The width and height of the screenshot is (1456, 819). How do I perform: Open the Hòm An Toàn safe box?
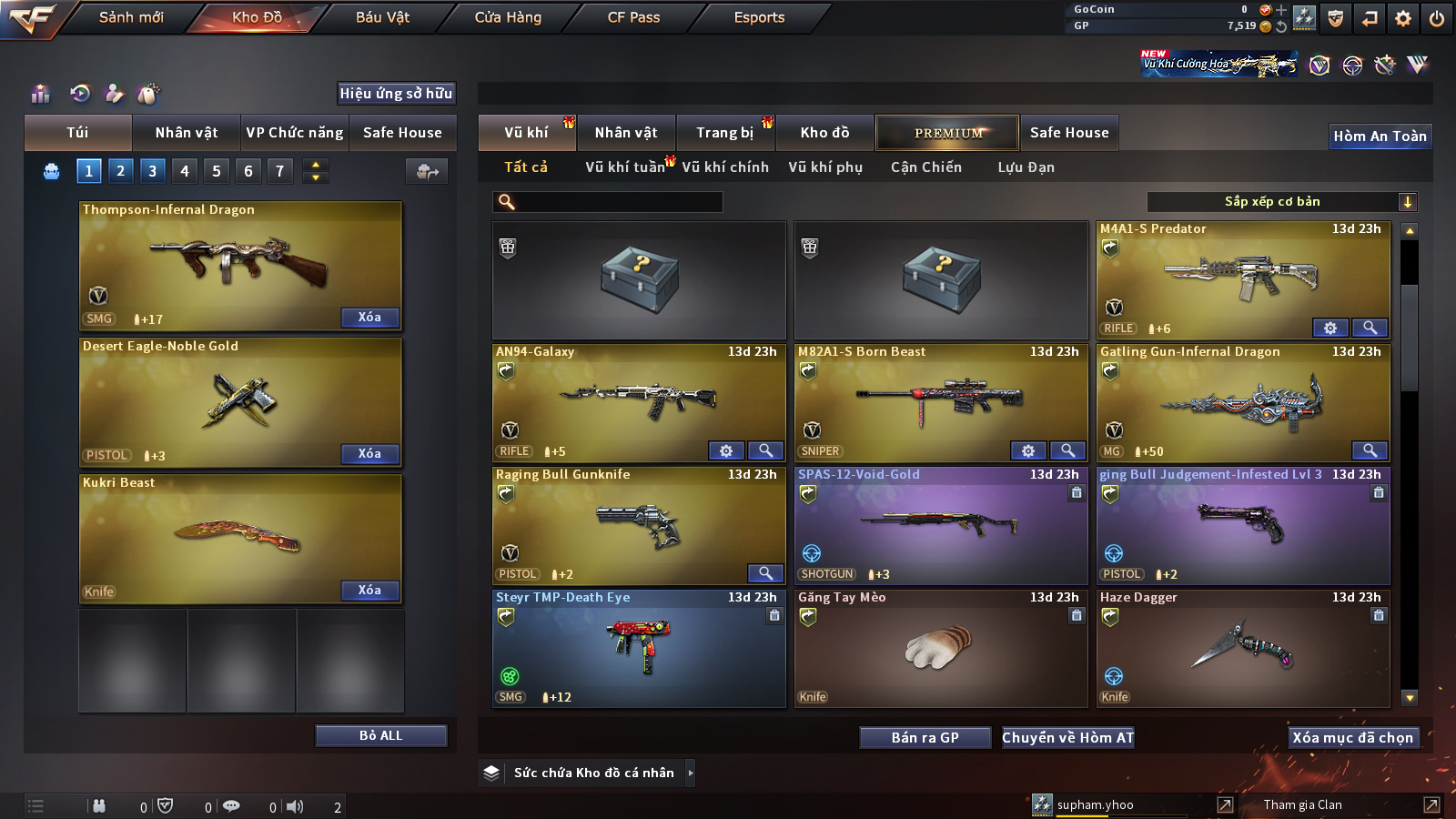pyautogui.click(x=1380, y=136)
